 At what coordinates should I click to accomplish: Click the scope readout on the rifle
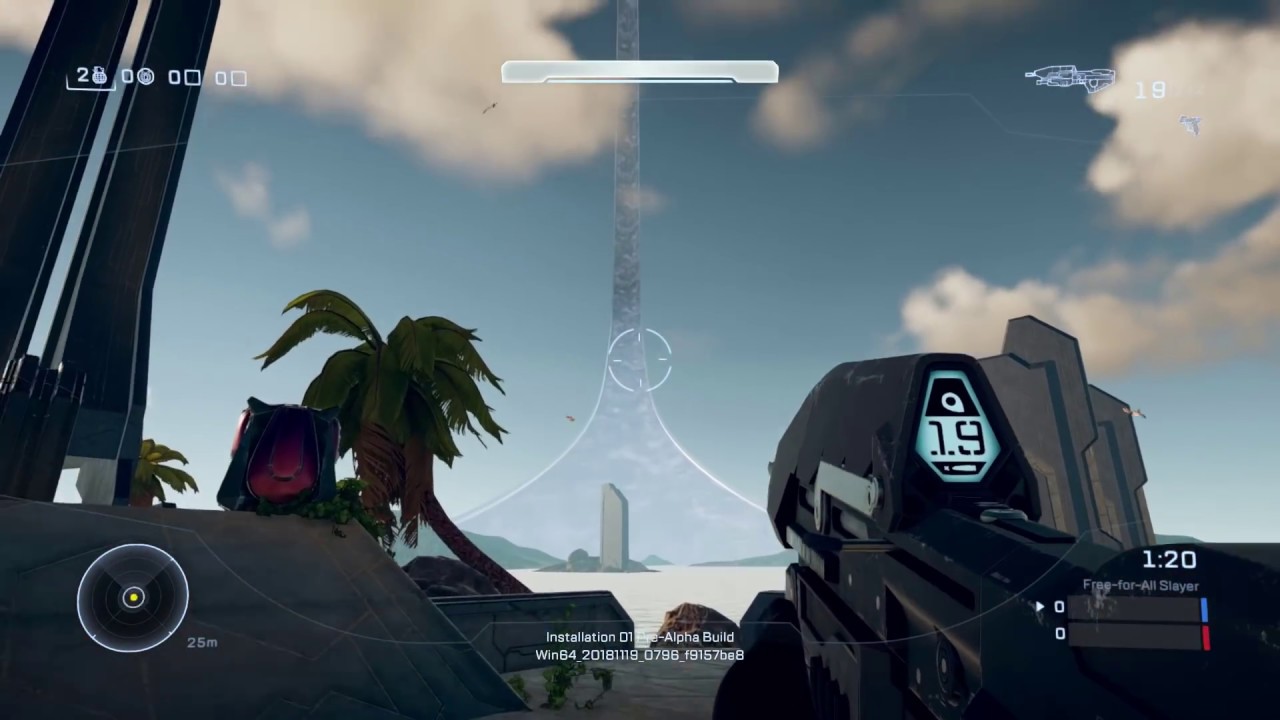click(955, 435)
